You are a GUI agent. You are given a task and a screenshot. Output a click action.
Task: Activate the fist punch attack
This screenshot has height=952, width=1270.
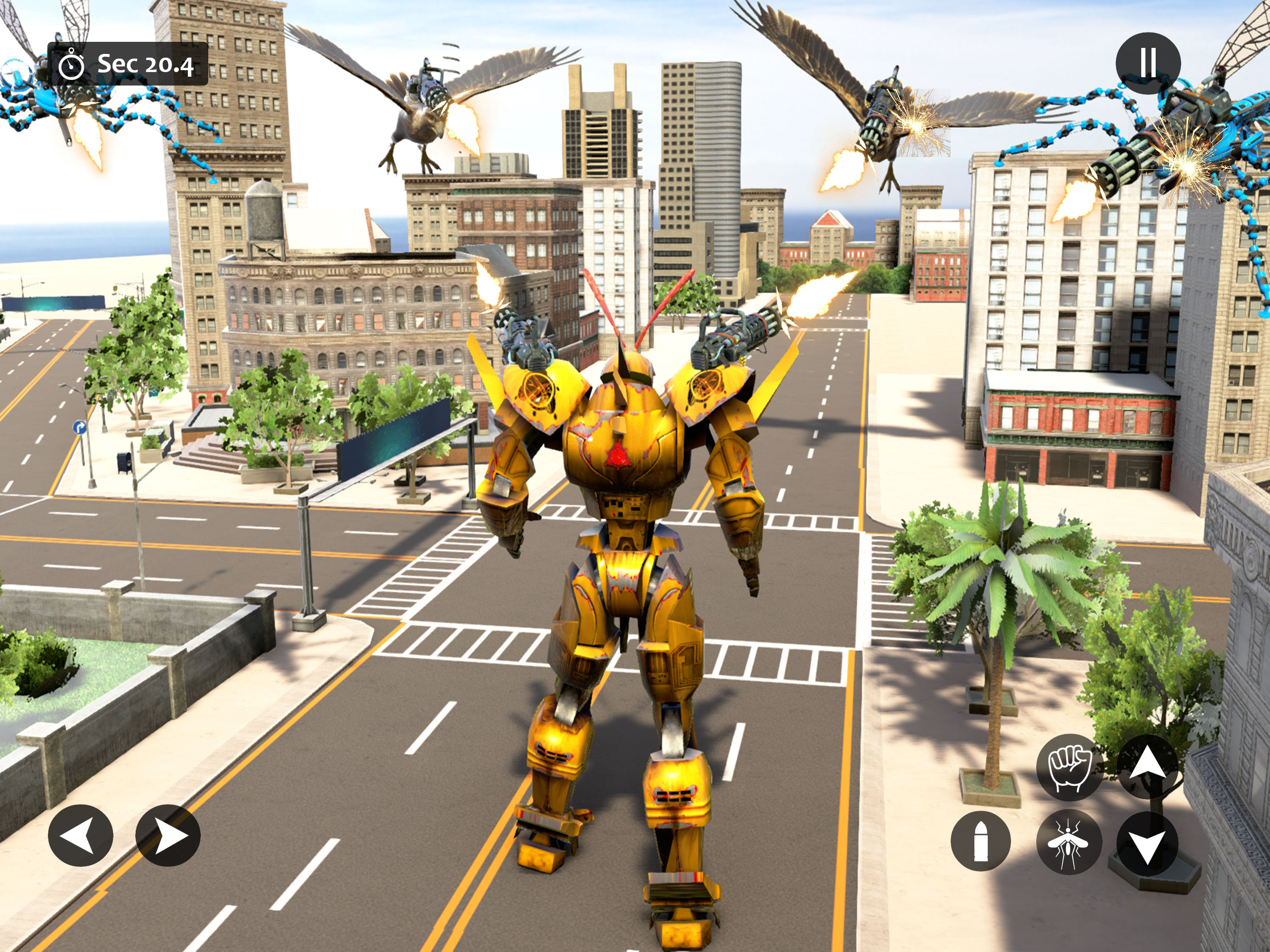pyautogui.click(x=1069, y=767)
